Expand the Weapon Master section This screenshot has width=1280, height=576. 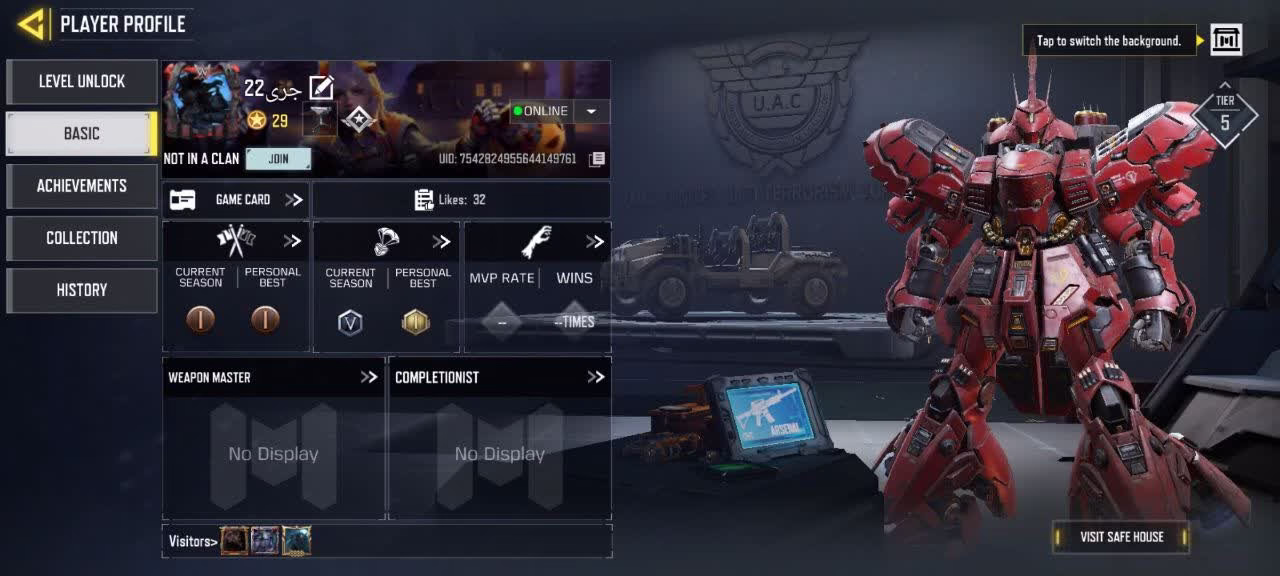pos(369,377)
